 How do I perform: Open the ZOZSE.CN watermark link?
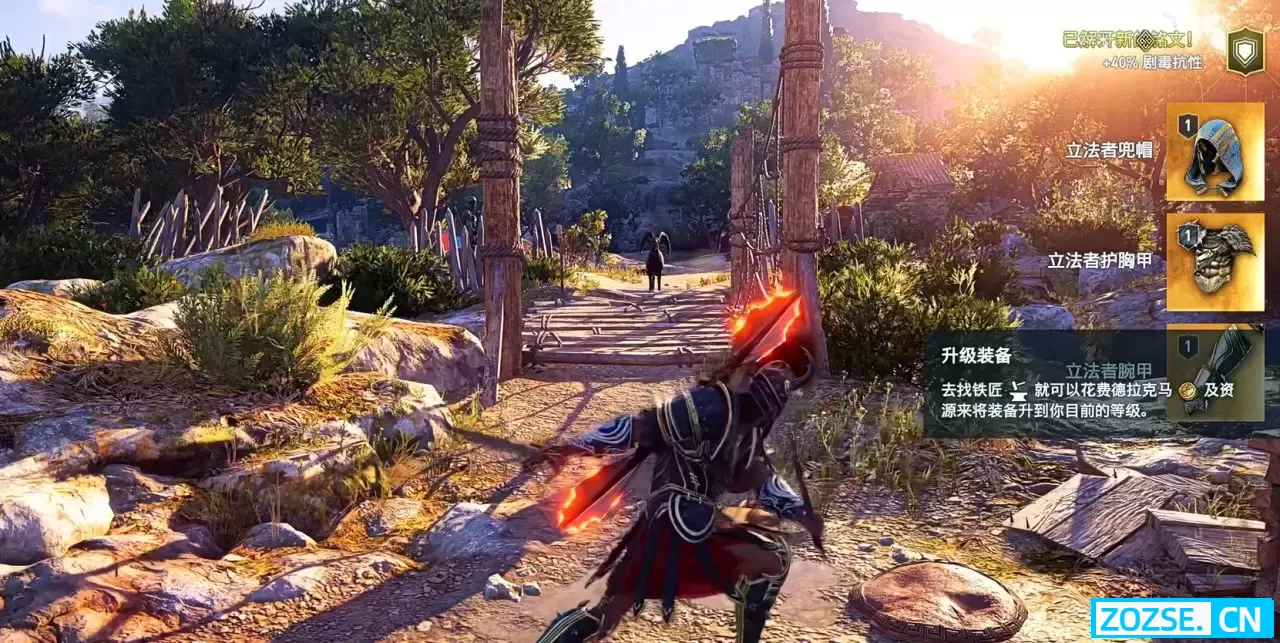1182,617
